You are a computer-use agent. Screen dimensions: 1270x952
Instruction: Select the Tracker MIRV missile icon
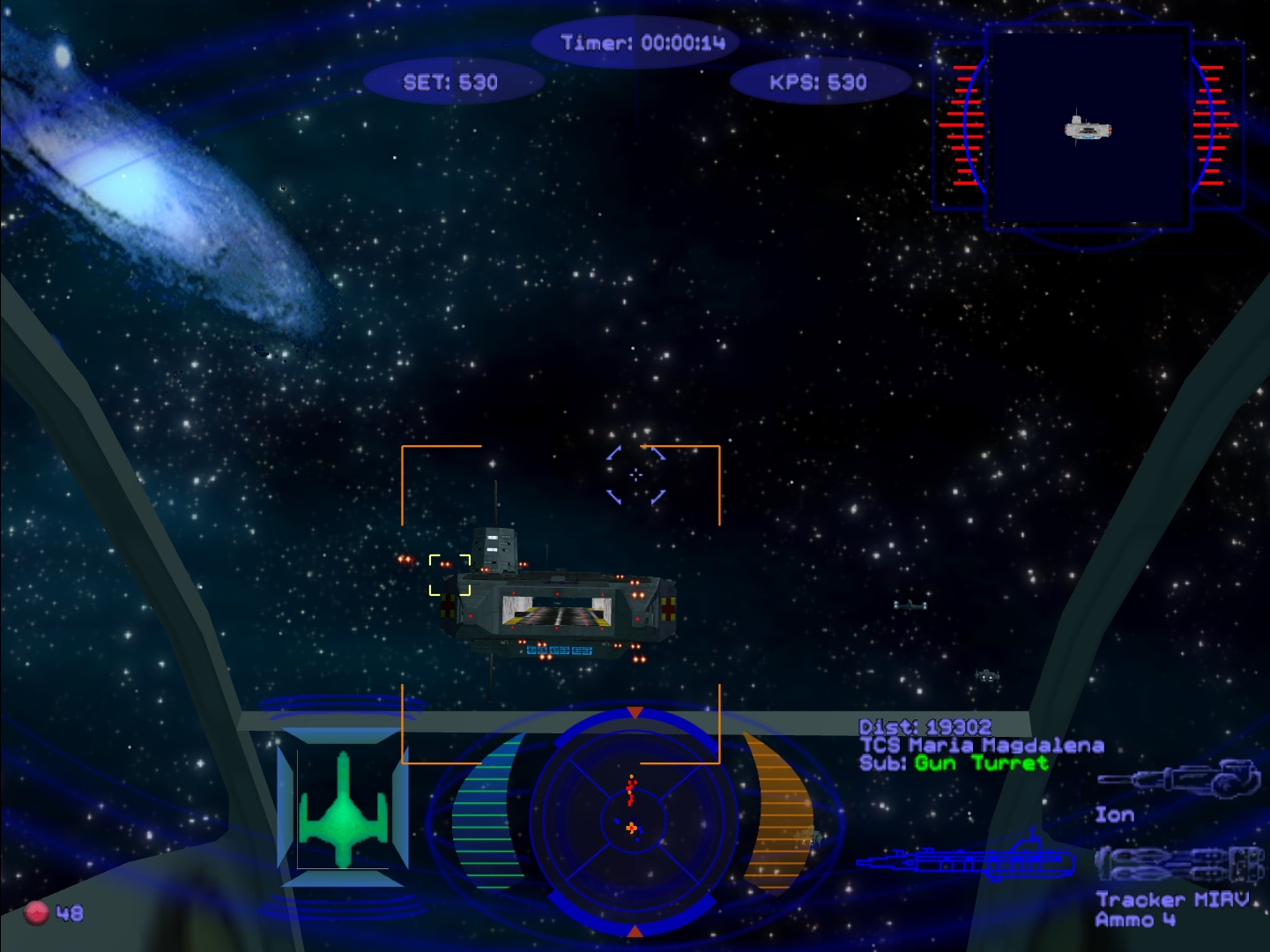click(x=1179, y=864)
